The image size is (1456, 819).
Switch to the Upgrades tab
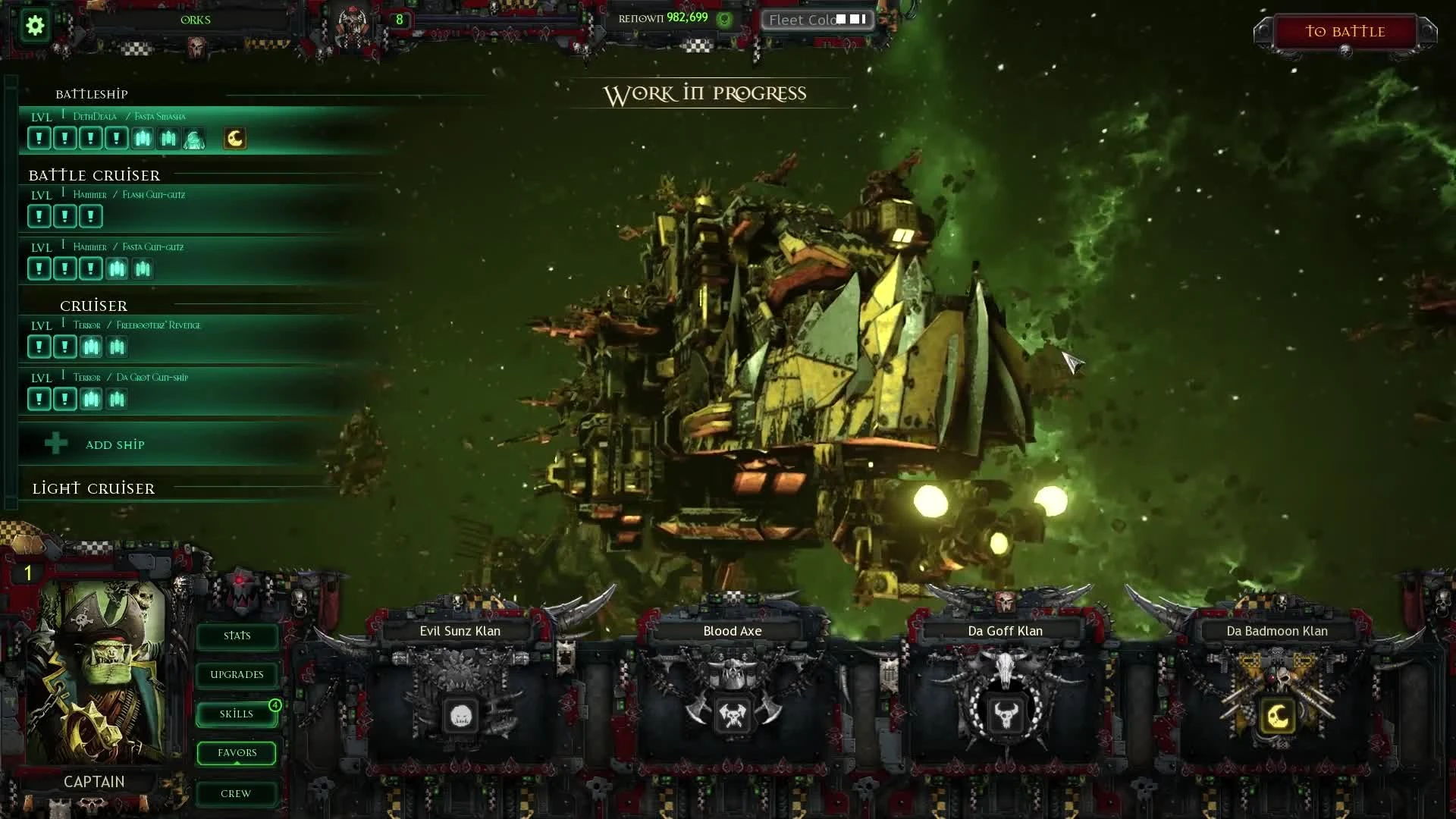click(x=236, y=674)
